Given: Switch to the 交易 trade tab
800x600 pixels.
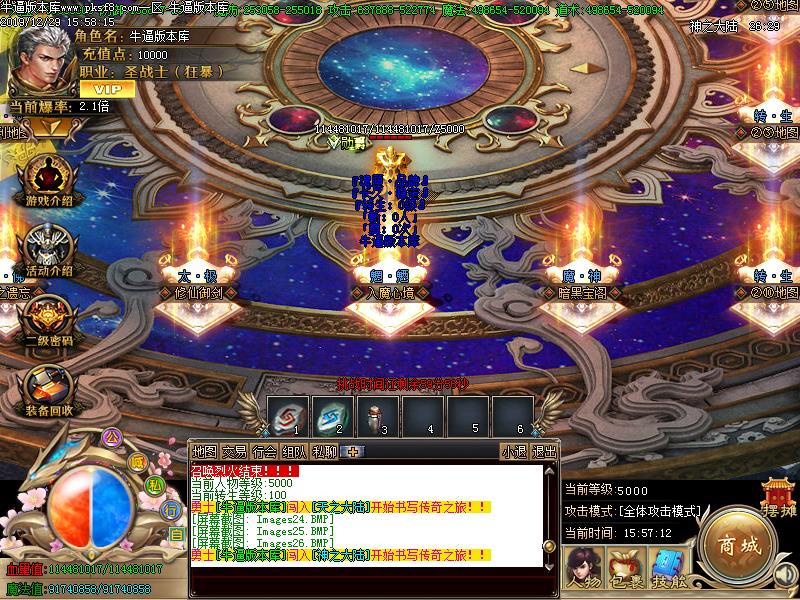Looking at the screenshot, I should [x=234, y=451].
